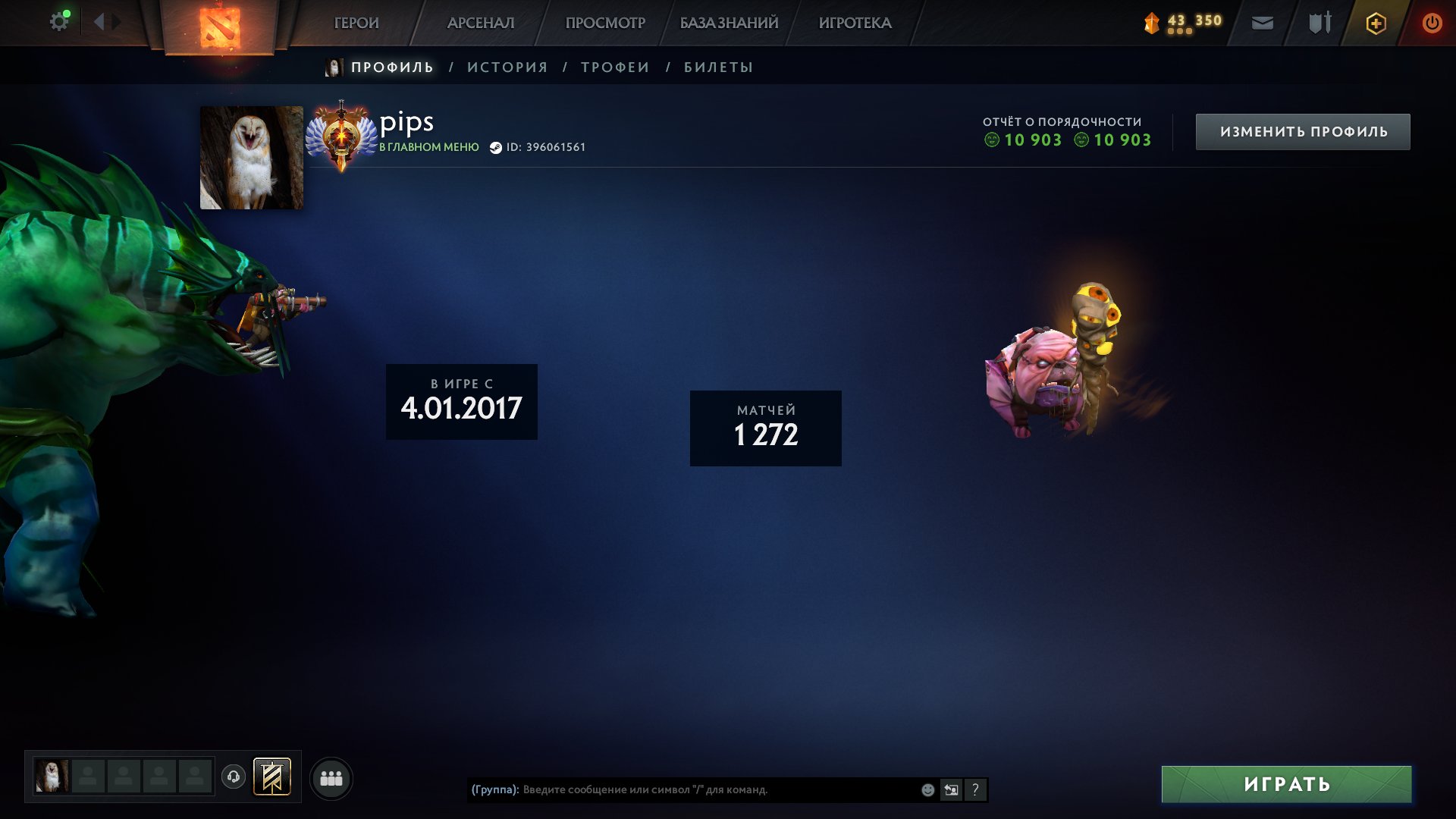Click the guild banner icon in the party bar

point(275,777)
